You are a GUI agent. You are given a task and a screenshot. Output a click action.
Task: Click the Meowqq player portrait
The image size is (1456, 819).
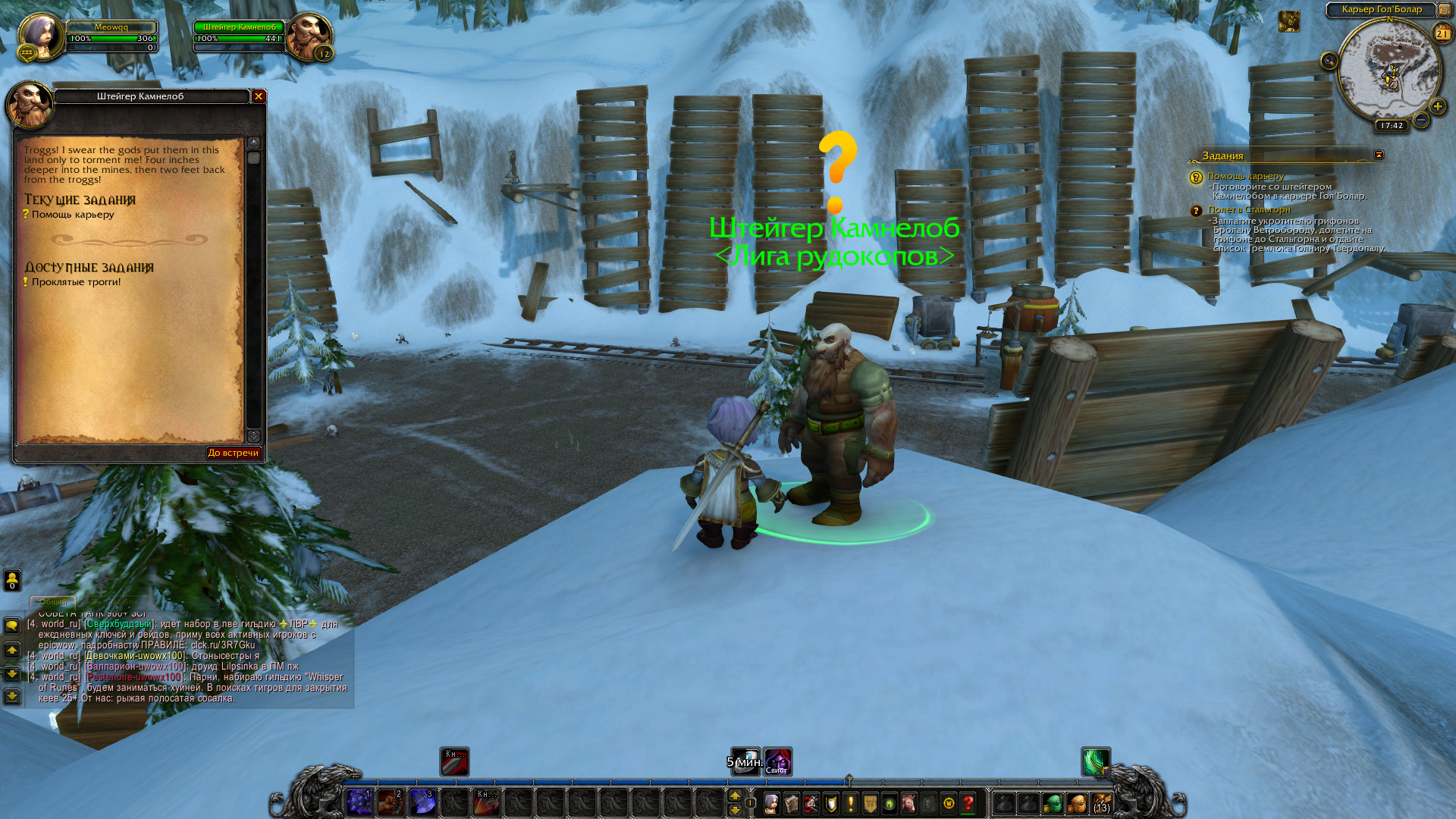38,35
